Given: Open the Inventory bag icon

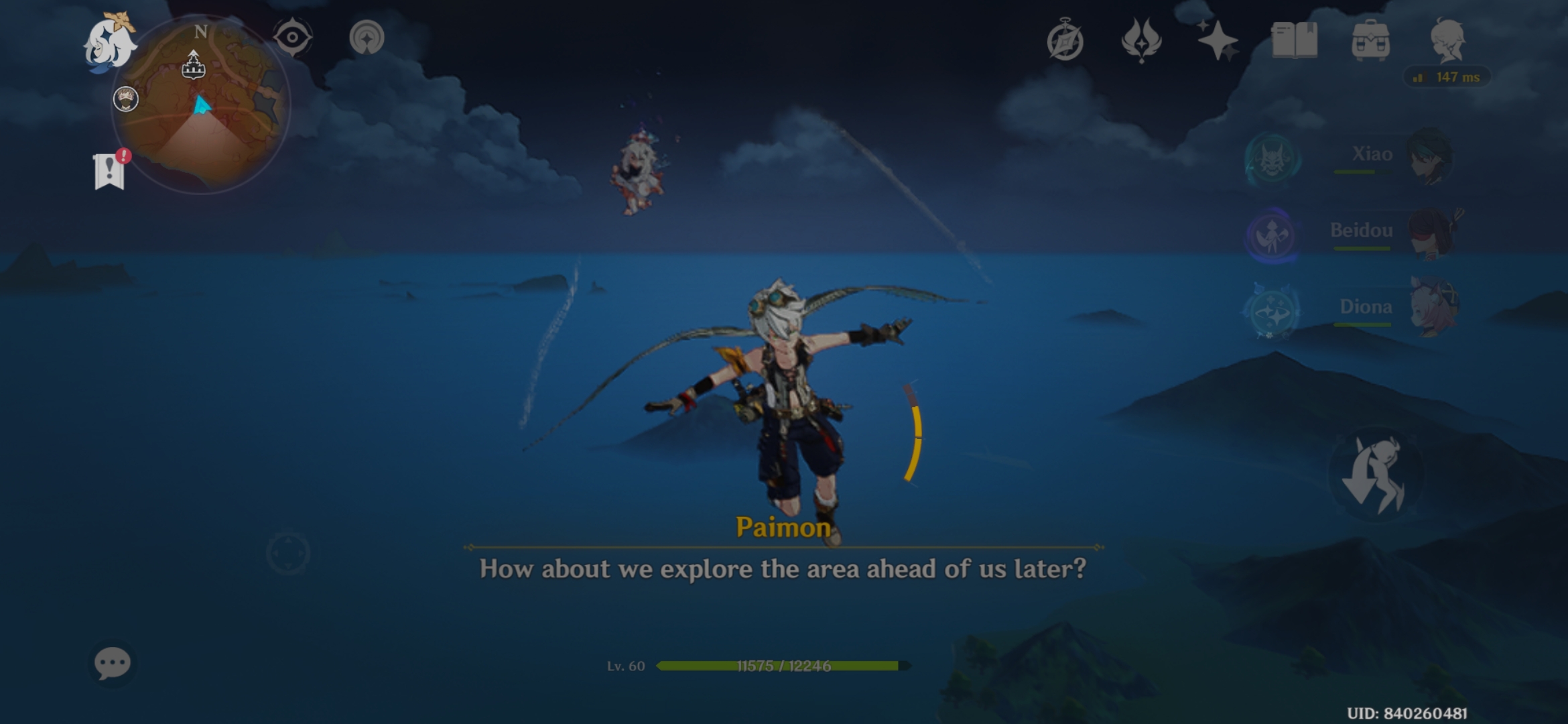Looking at the screenshot, I should tap(1372, 40).
